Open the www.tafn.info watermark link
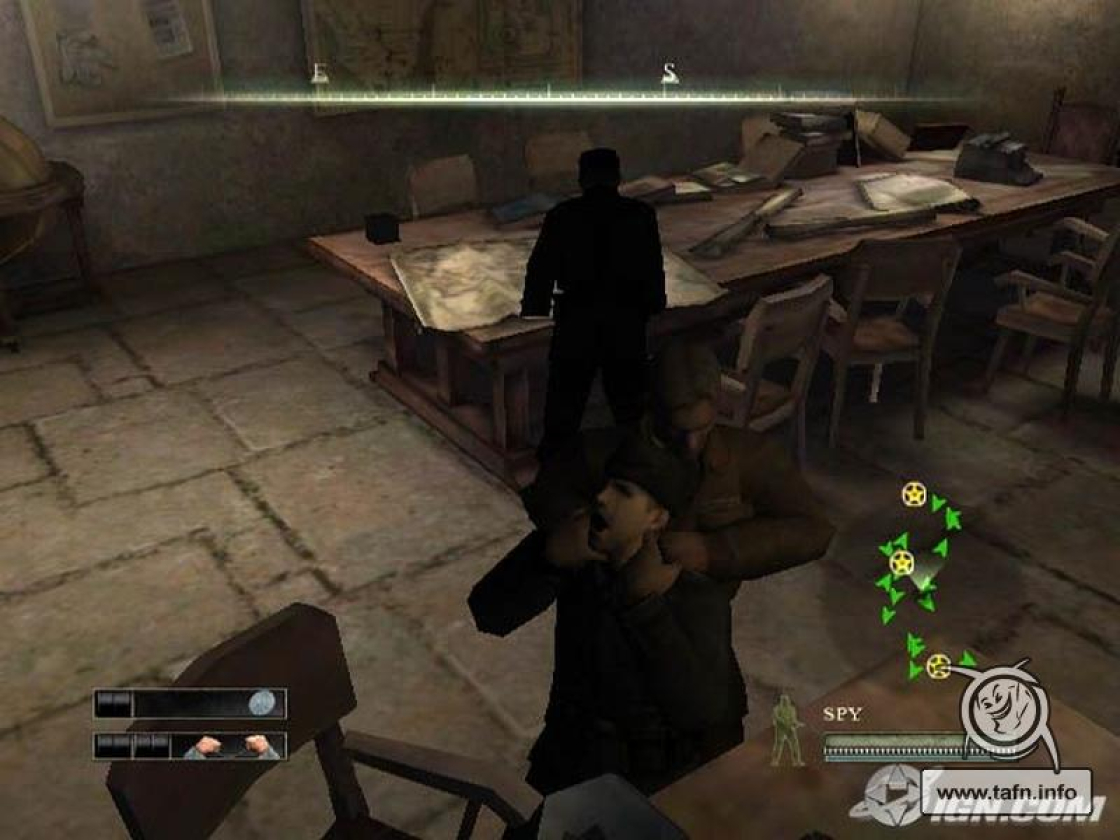The image size is (1120, 840). [x=1007, y=786]
